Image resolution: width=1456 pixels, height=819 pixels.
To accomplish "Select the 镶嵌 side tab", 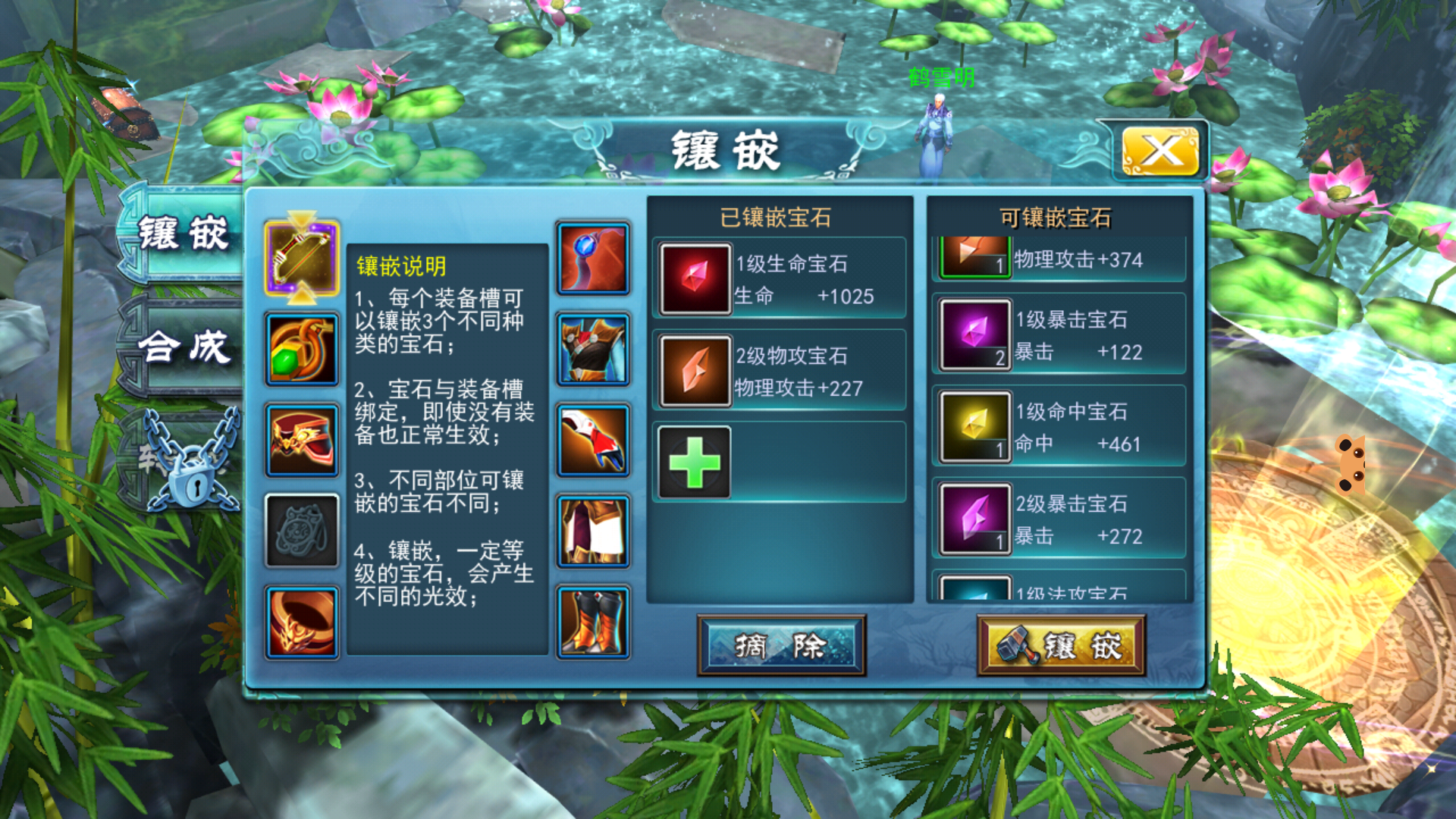I will (x=183, y=233).
